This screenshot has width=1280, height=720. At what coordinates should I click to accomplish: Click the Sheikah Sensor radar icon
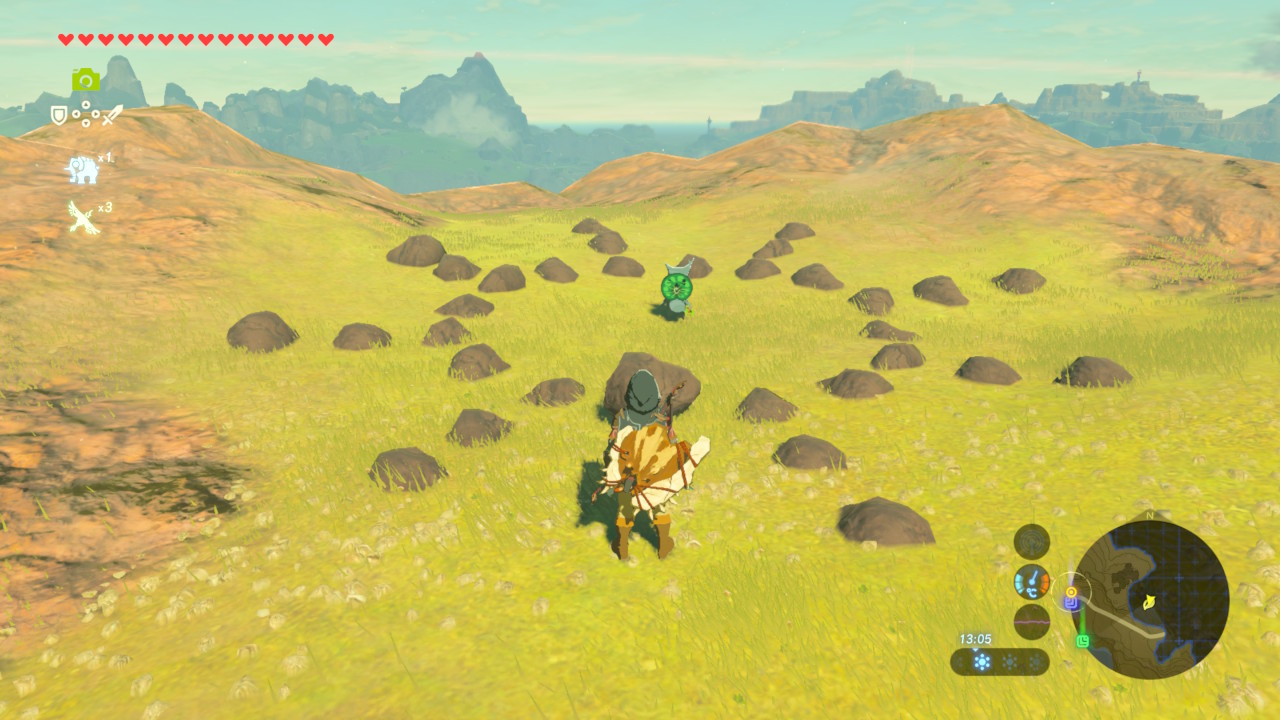coord(1031,541)
